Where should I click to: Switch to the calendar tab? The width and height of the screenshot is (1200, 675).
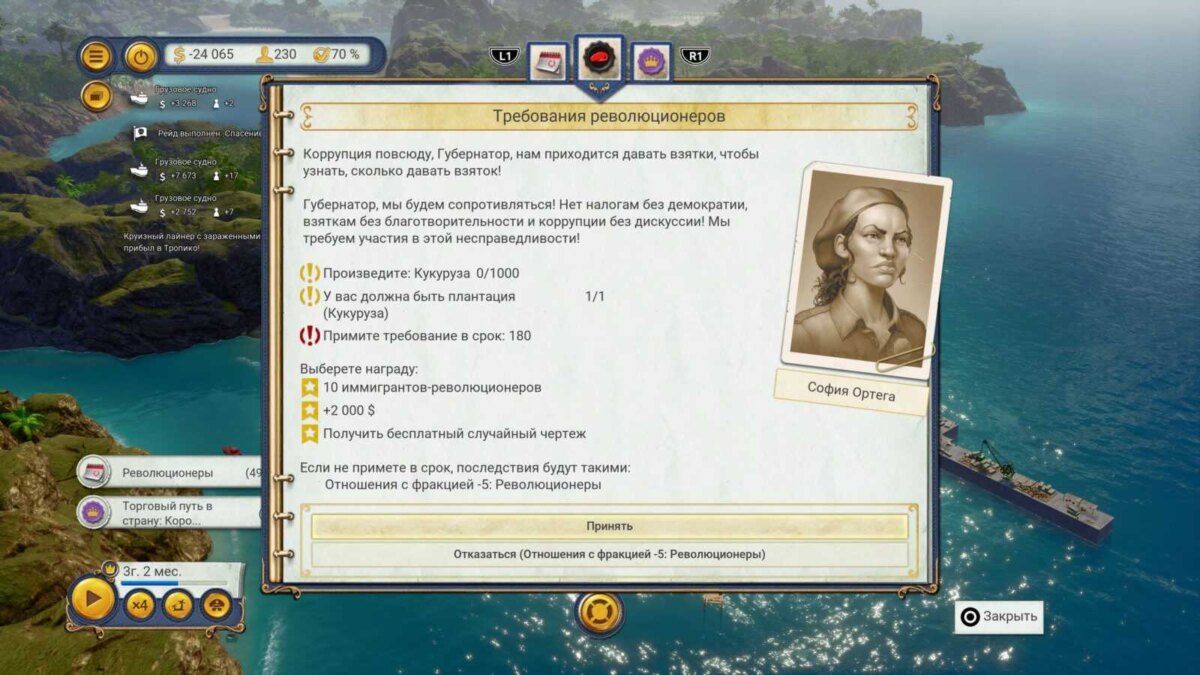pos(547,60)
